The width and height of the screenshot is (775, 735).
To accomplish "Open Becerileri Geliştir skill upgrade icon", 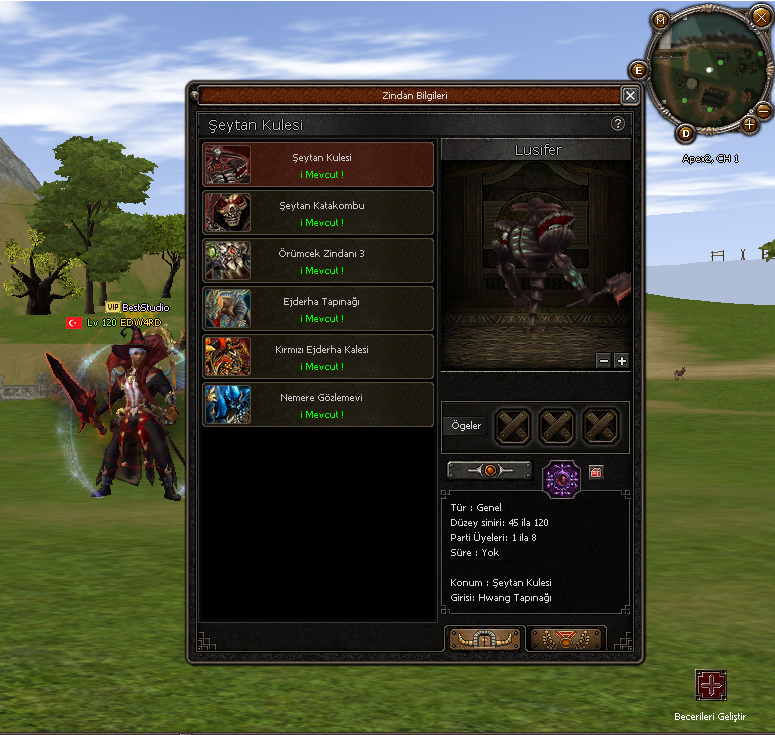I will pyautogui.click(x=711, y=686).
